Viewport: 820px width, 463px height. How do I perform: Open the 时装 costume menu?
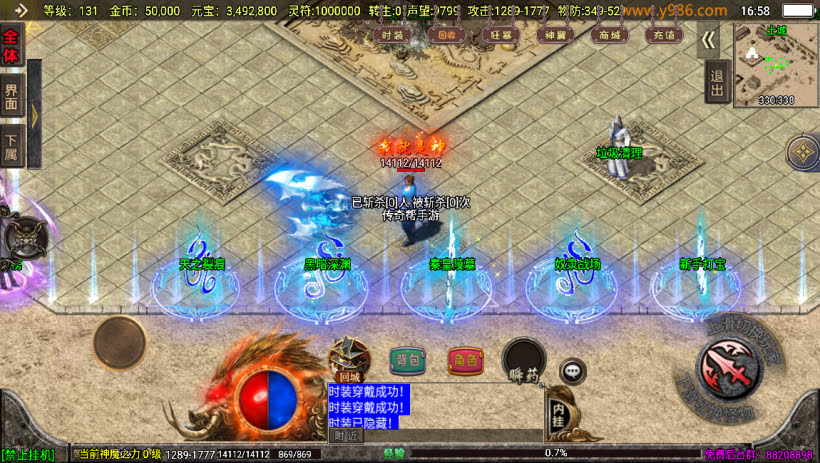click(x=393, y=35)
